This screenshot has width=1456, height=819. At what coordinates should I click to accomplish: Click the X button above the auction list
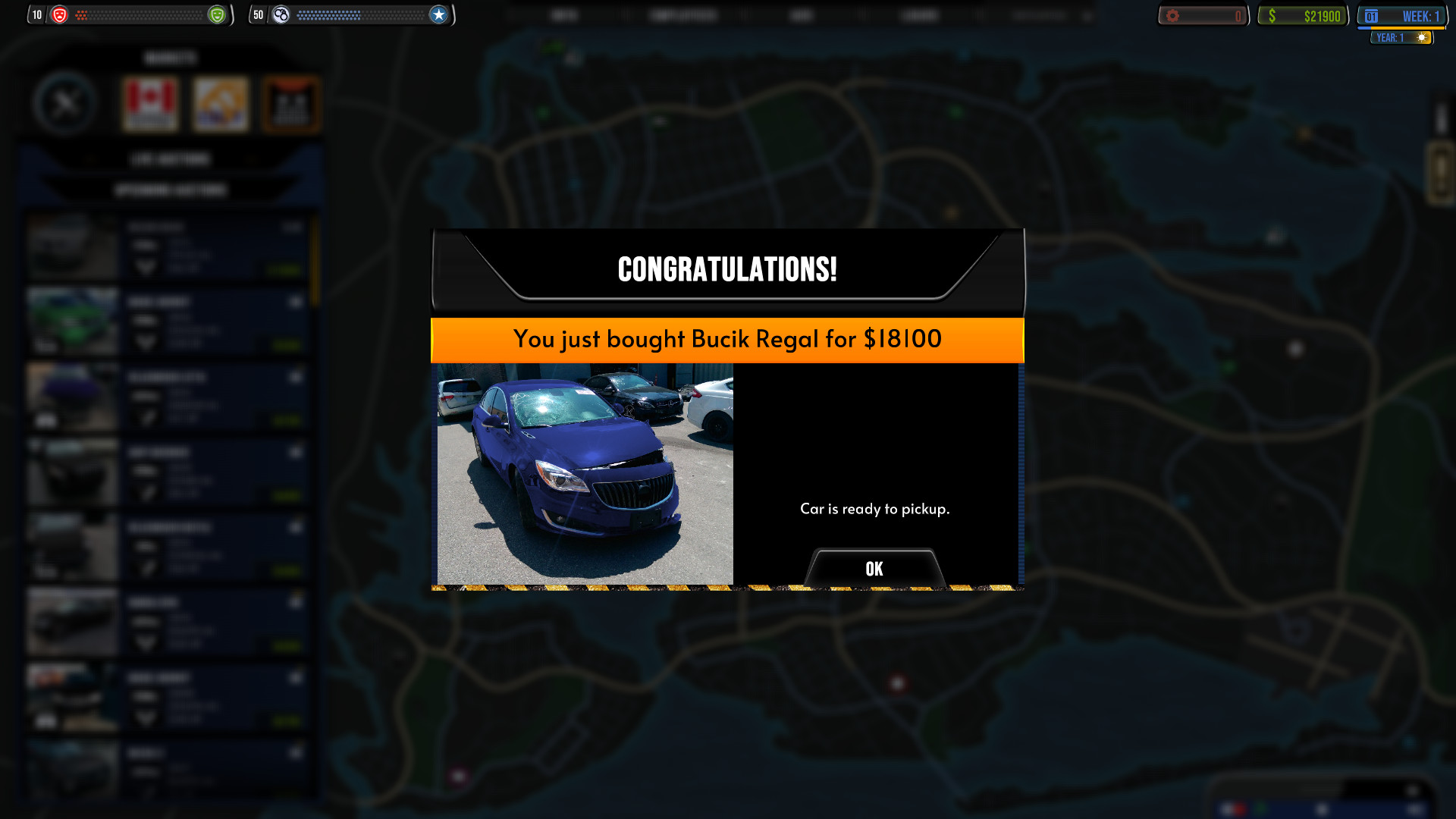coord(68,104)
